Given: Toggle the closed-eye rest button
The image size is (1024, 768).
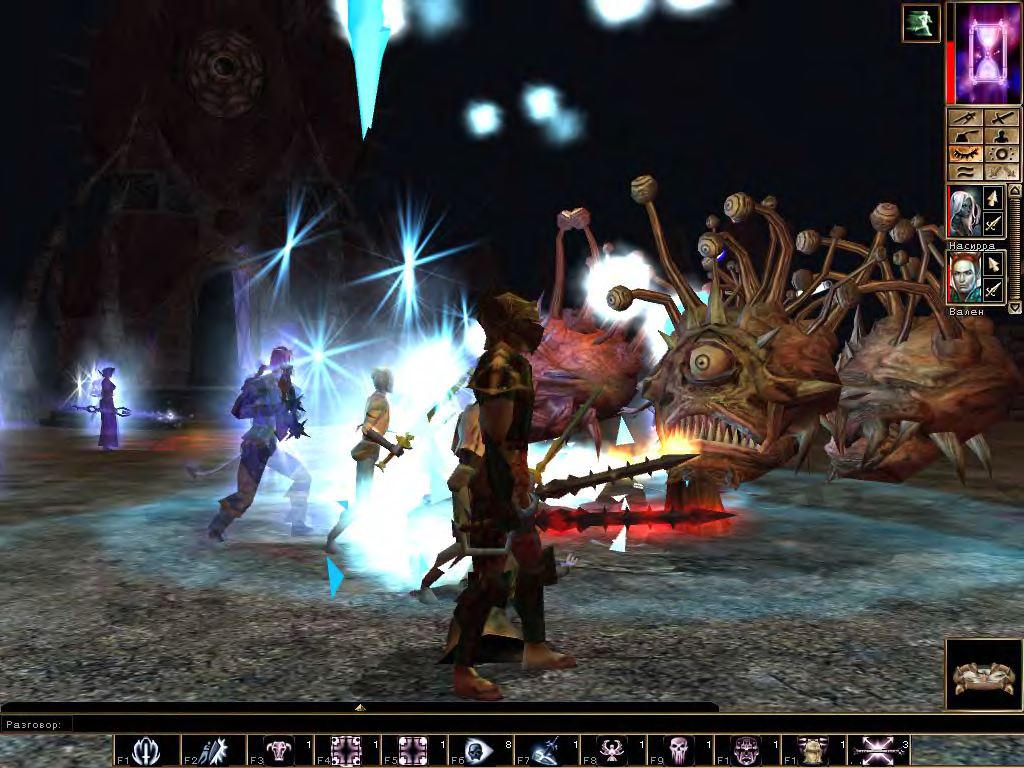Looking at the screenshot, I should click(x=966, y=154).
